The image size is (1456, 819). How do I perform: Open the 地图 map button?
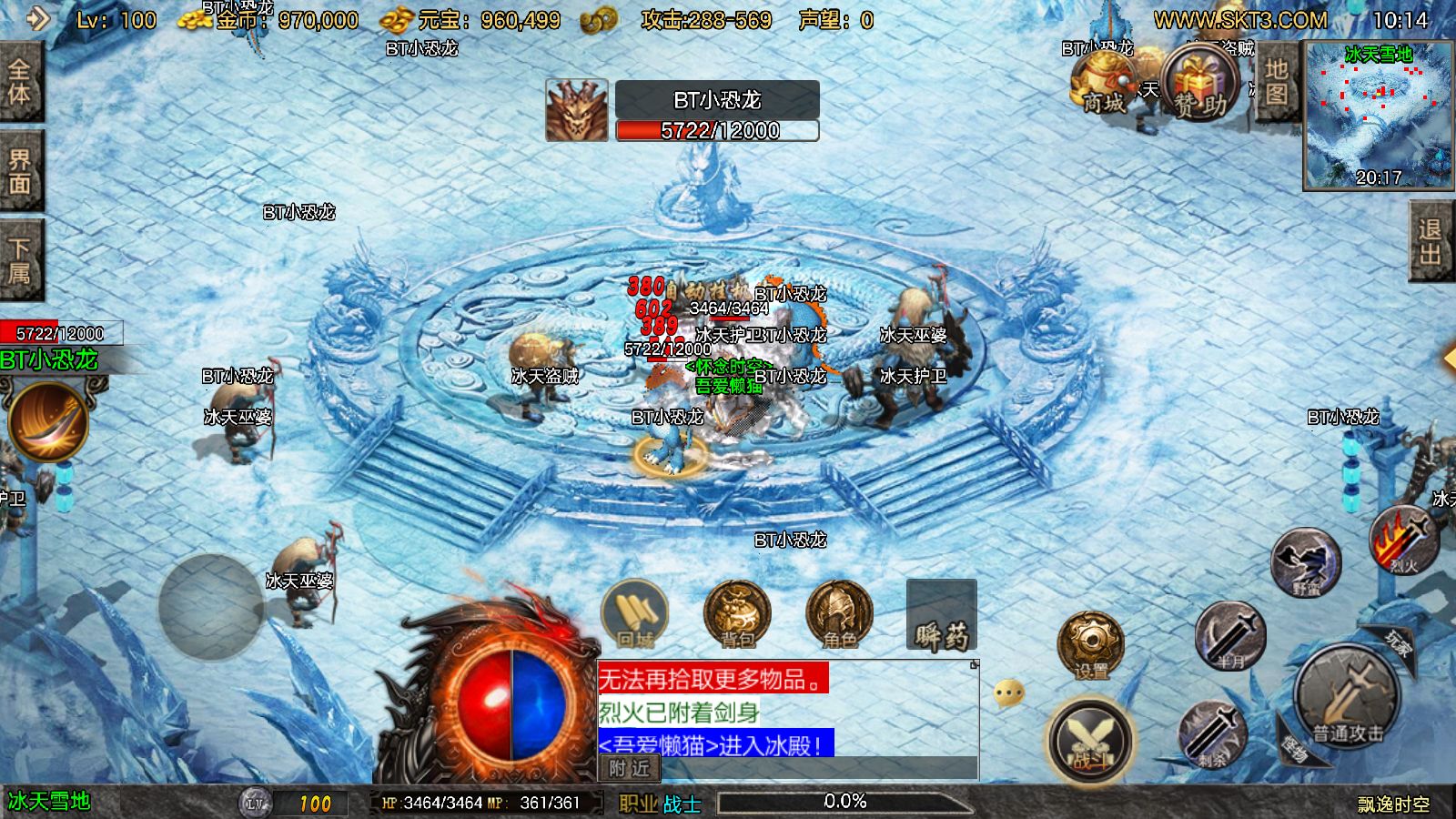(1276, 82)
